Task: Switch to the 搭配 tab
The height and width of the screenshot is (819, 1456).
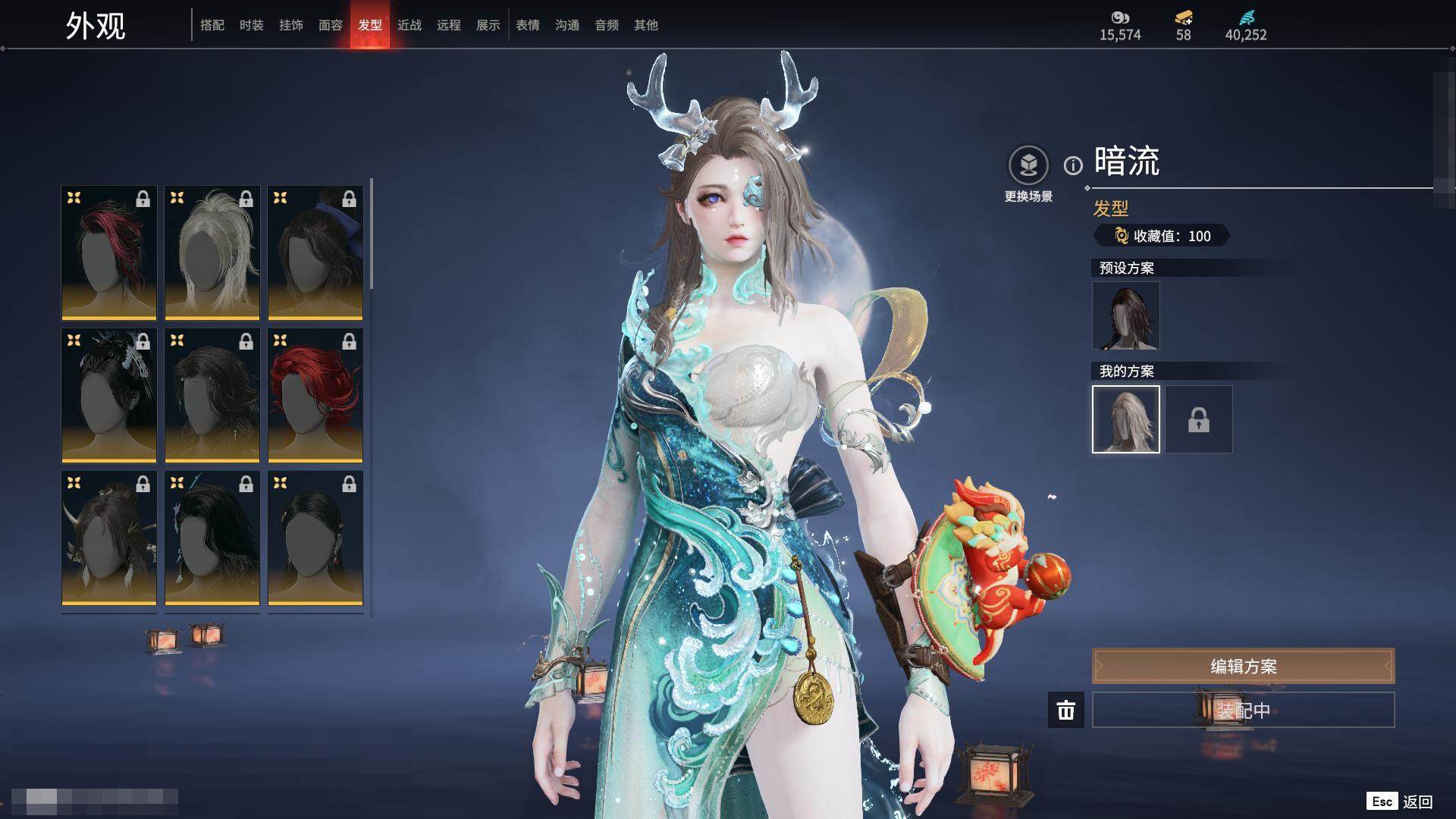Action: [212, 25]
